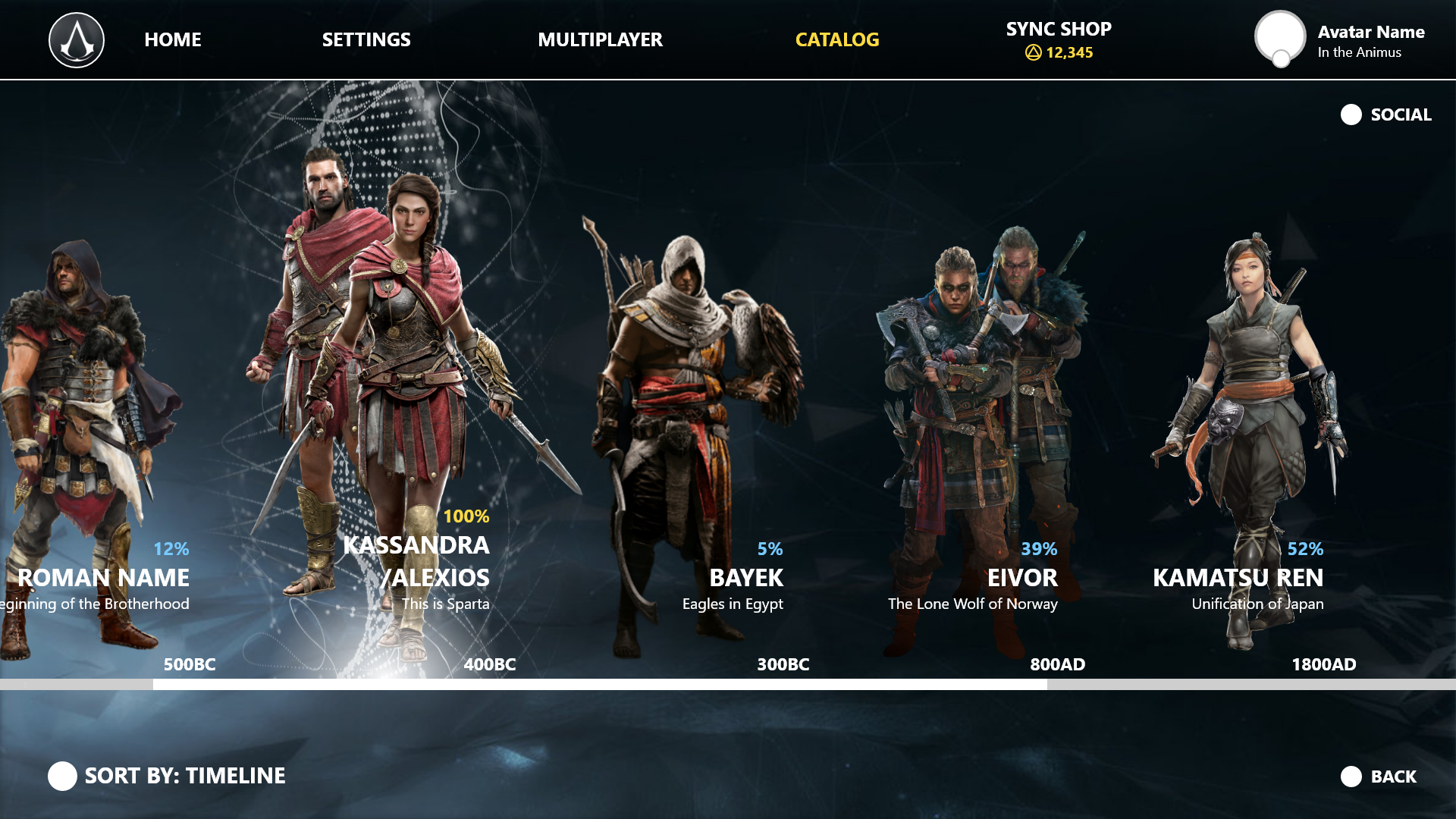Open the Avatar Name profile

[1340, 40]
